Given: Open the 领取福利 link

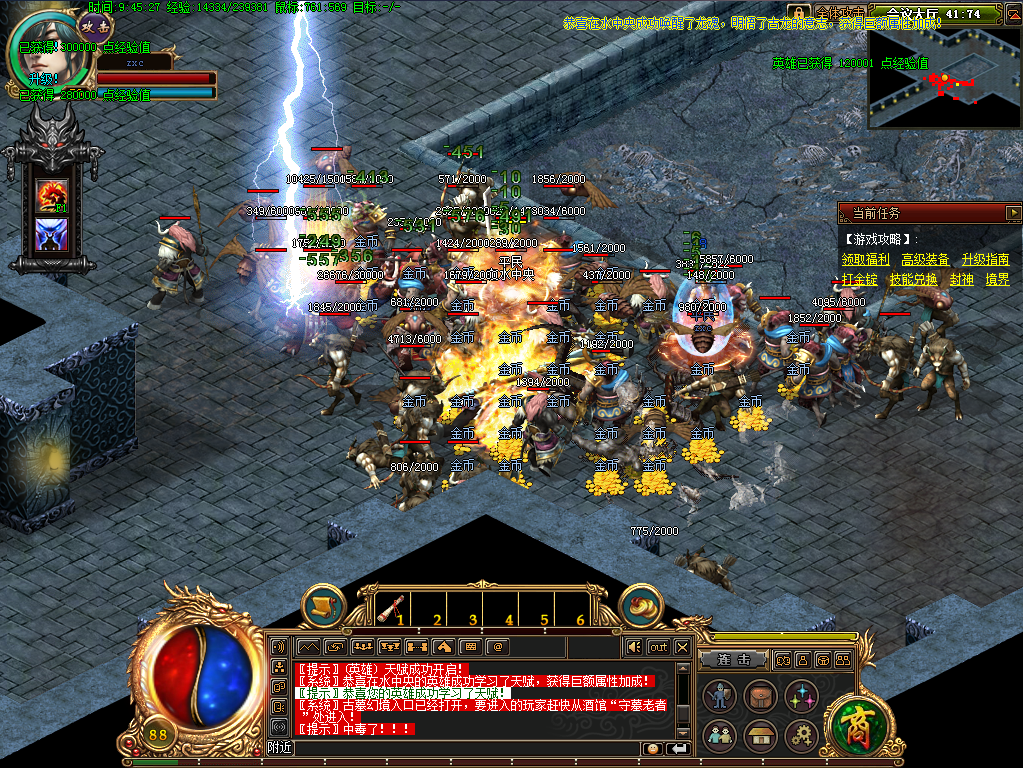Looking at the screenshot, I should pyautogui.click(x=865, y=260).
